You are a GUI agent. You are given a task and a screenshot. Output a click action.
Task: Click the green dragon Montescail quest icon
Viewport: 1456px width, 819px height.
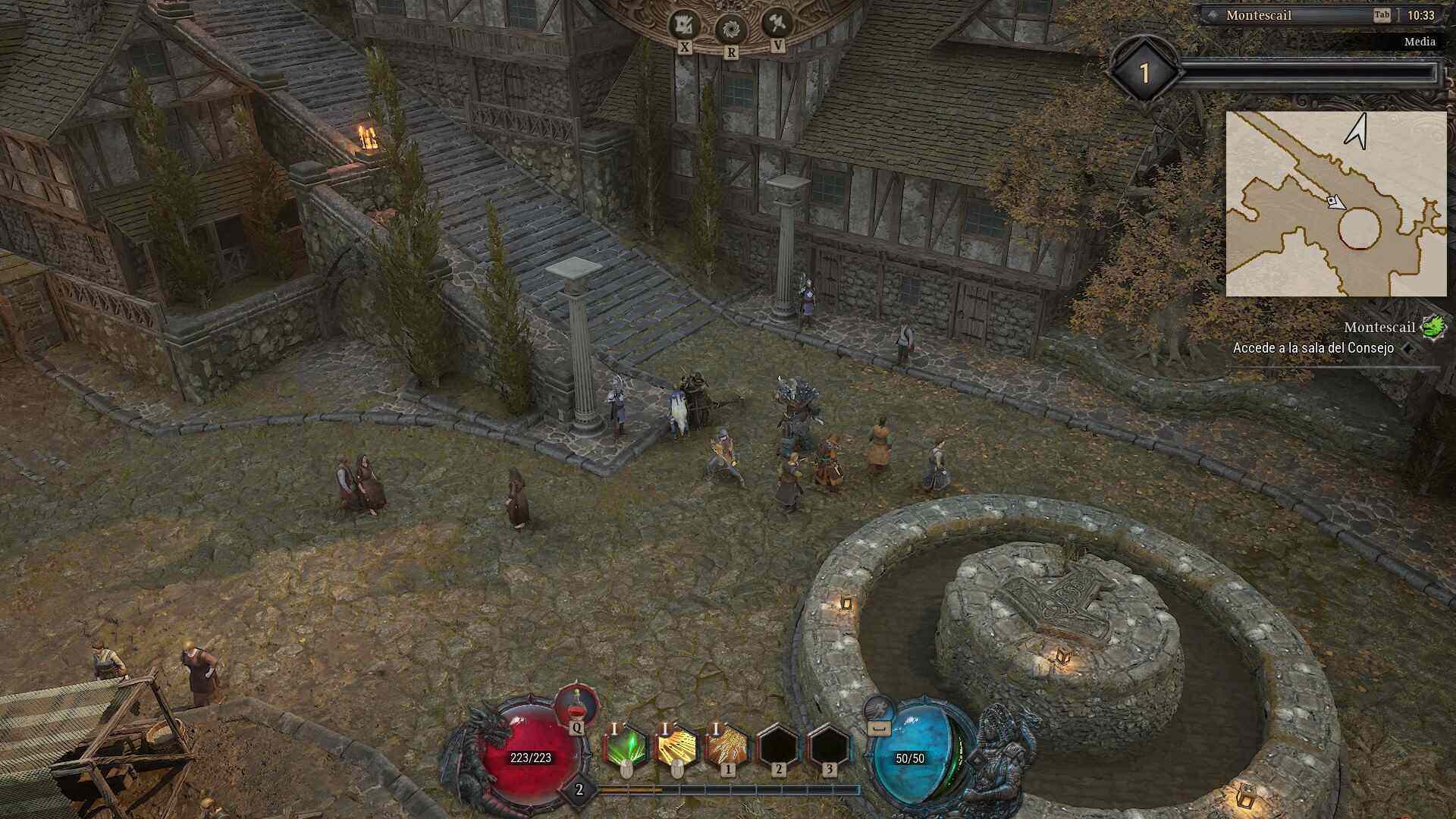(1433, 327)
